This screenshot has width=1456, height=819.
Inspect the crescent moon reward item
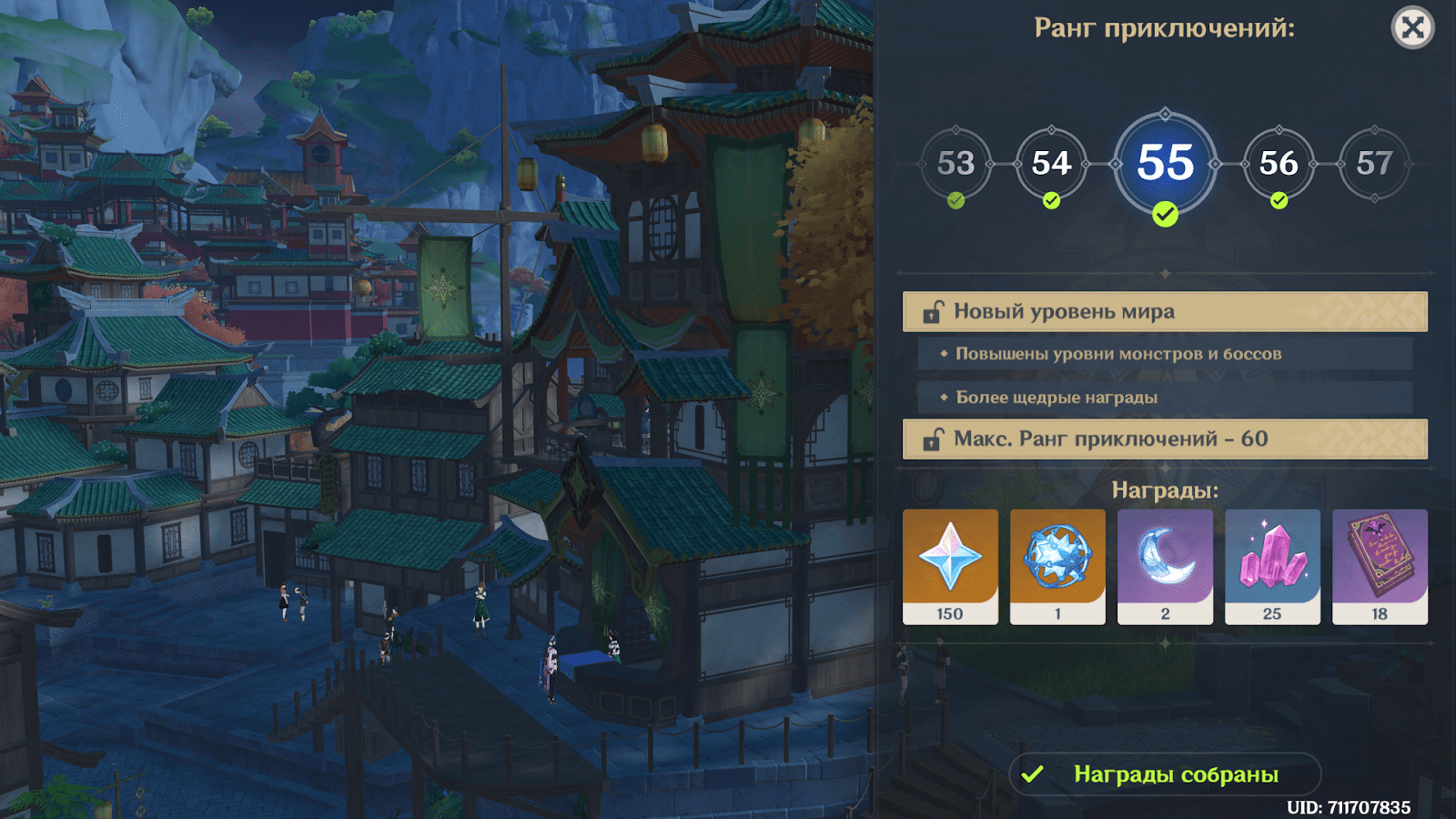(x=1165, y=566)
